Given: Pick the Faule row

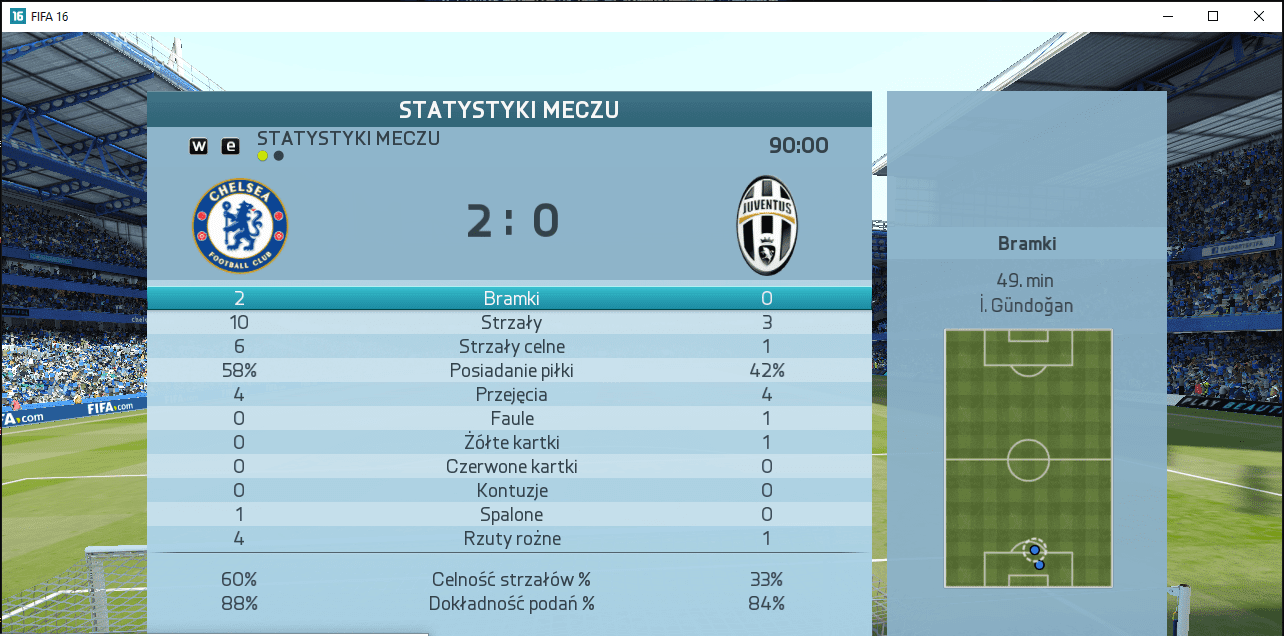Looking at the screenshot, I should tap(511, 419).
